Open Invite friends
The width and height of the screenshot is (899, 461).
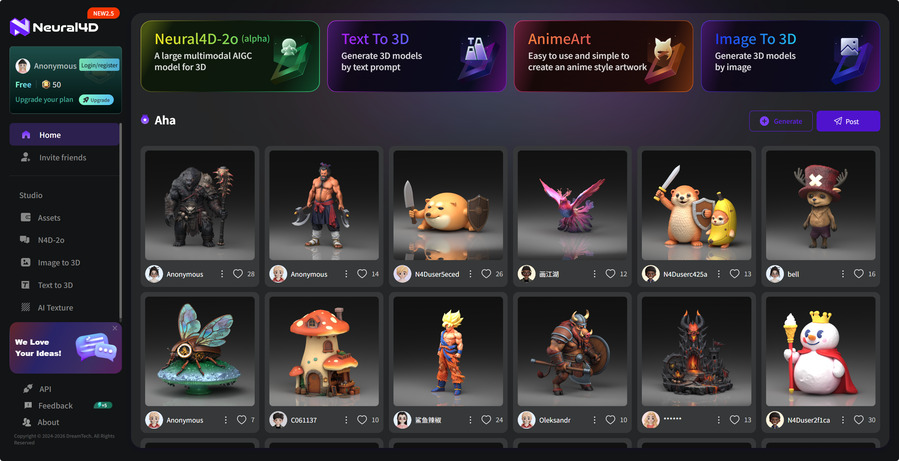point(62,158)
